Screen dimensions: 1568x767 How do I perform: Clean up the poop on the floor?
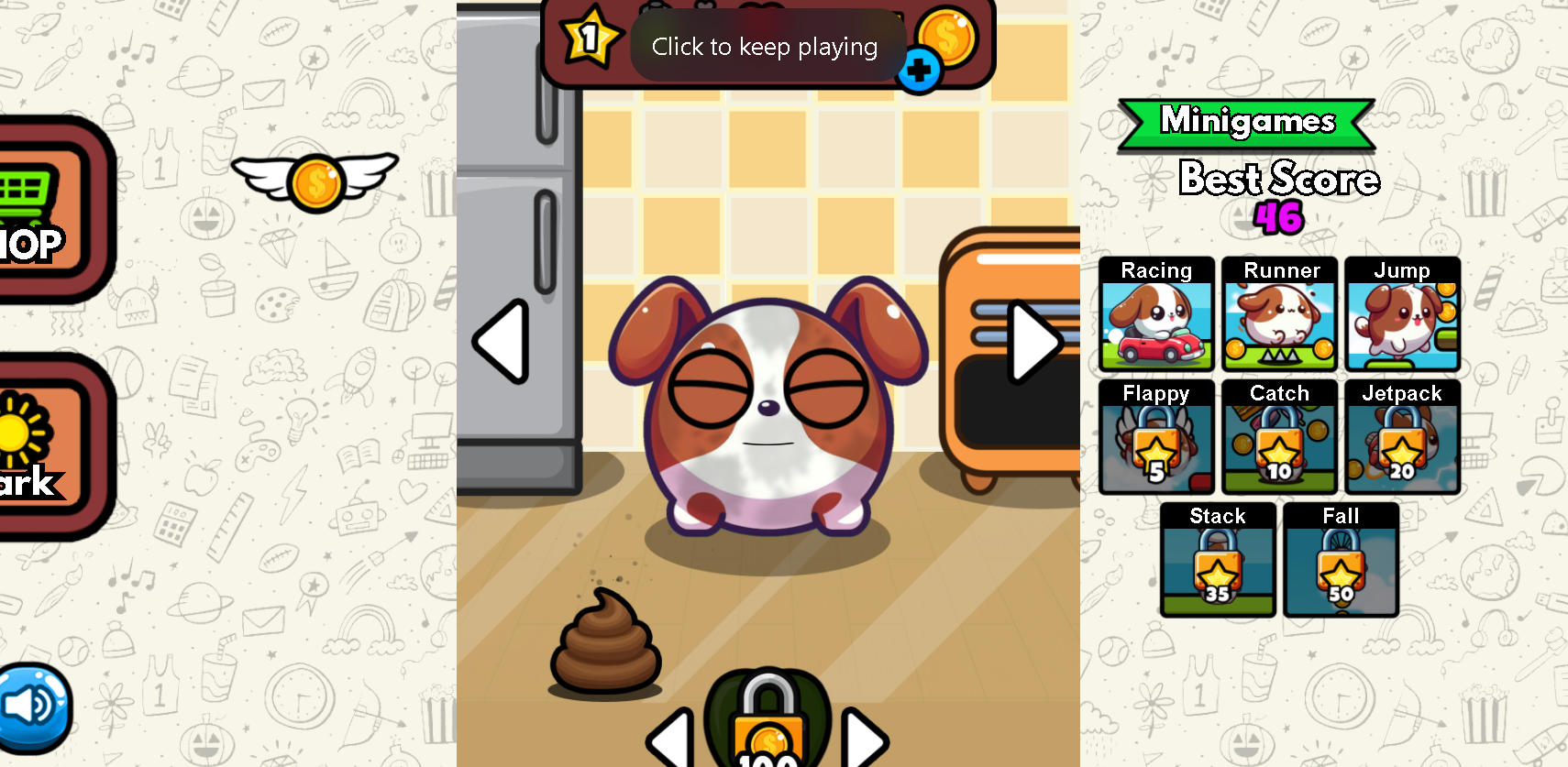click(x=605, y=648)
